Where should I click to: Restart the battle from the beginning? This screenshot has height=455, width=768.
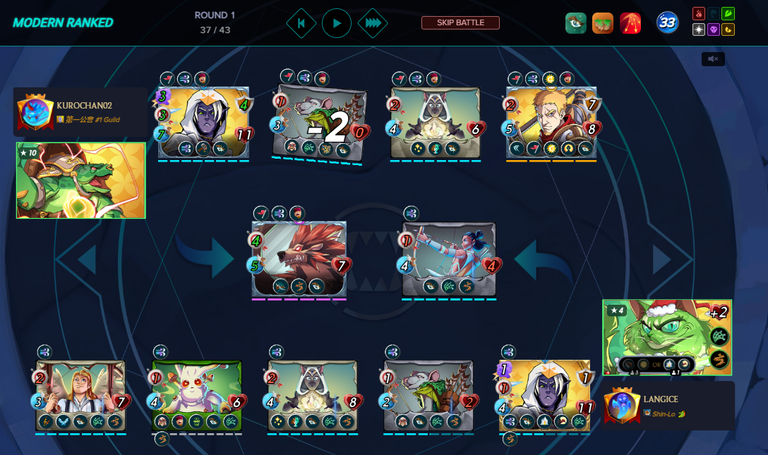pos(301,23)
